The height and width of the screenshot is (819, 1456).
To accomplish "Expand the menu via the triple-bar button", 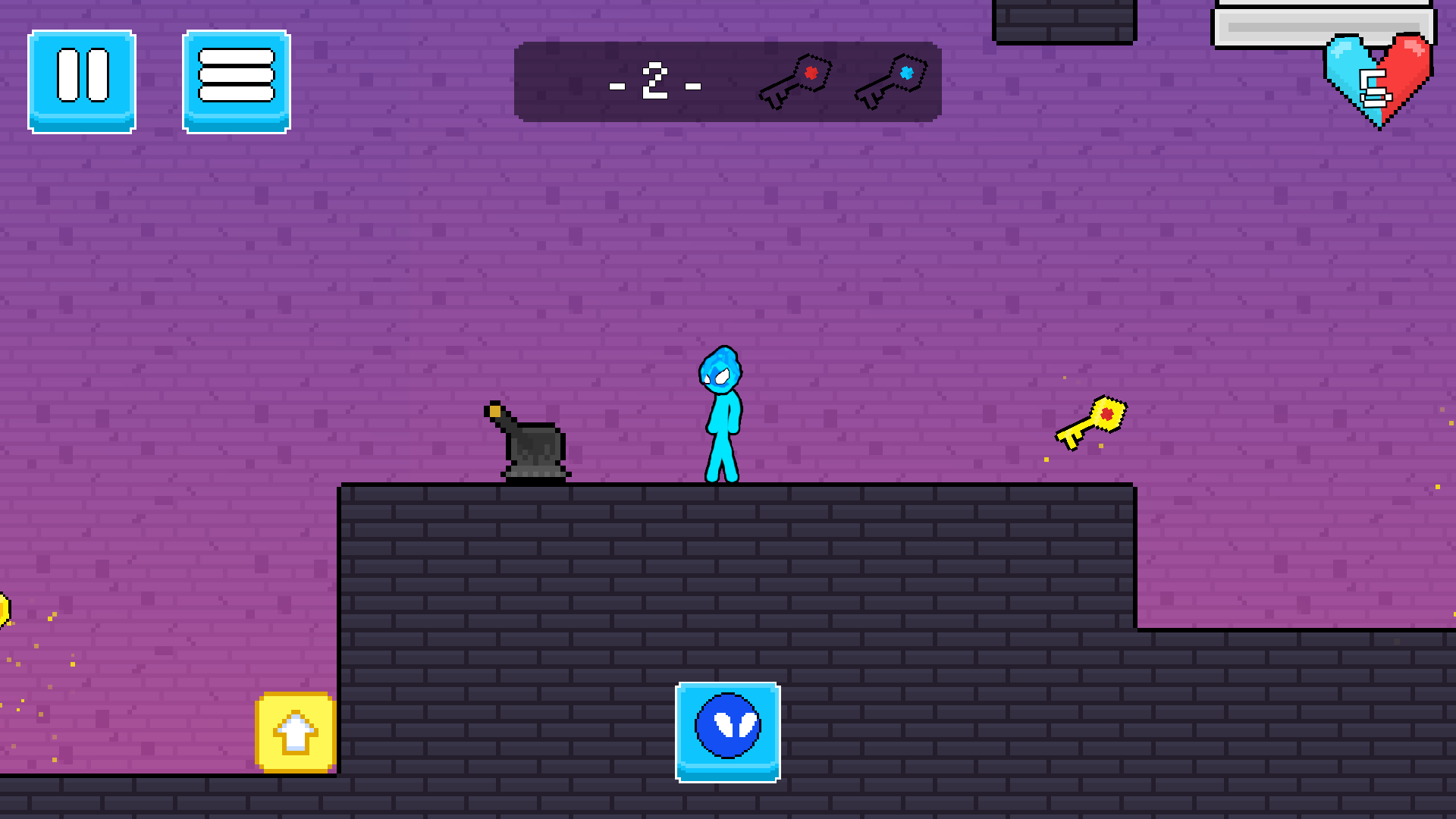I will pyautogui.click(x=235, y=80).
